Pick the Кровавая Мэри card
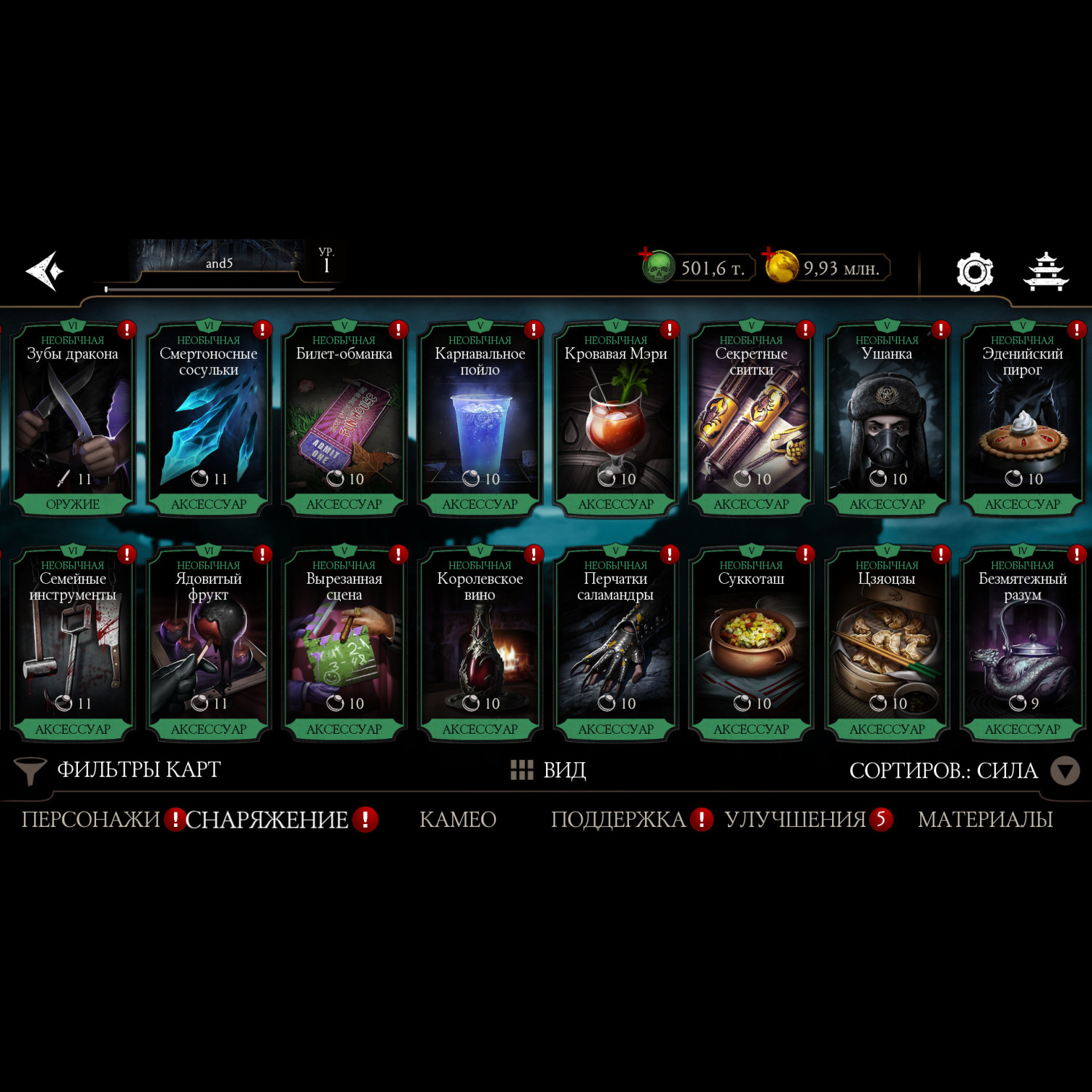1092x1092 pixels. click(x=616, y=419)
